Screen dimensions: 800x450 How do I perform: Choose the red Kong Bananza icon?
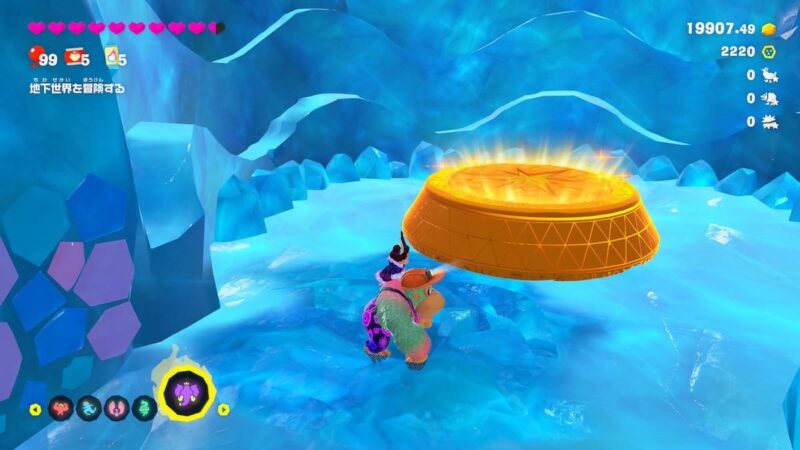pyautogui.click(x=58, y=409)
